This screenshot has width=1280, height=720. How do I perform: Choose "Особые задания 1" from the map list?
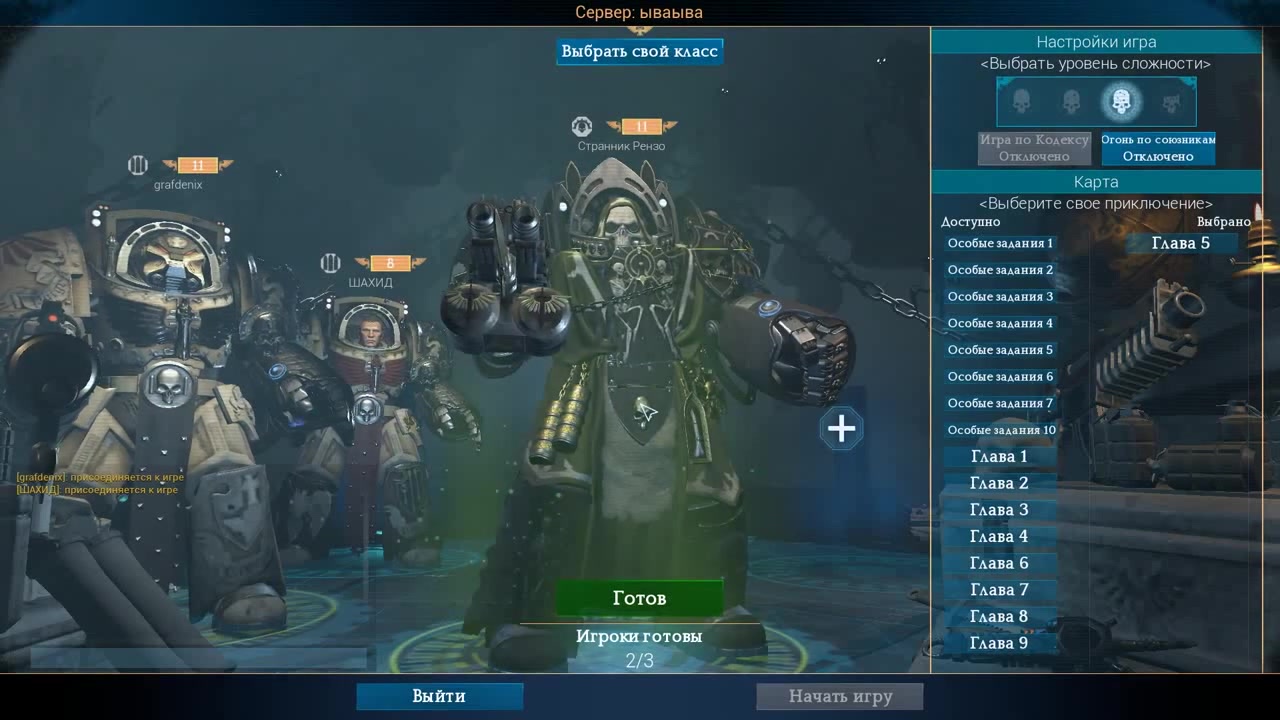(1000, 243)
